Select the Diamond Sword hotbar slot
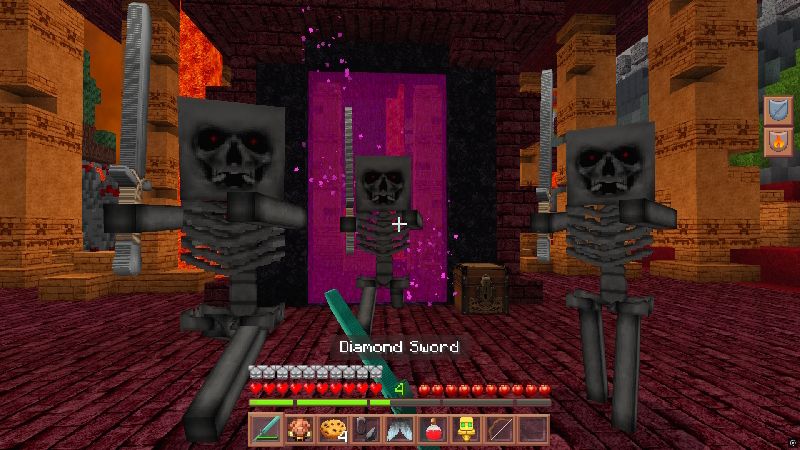 266,430
